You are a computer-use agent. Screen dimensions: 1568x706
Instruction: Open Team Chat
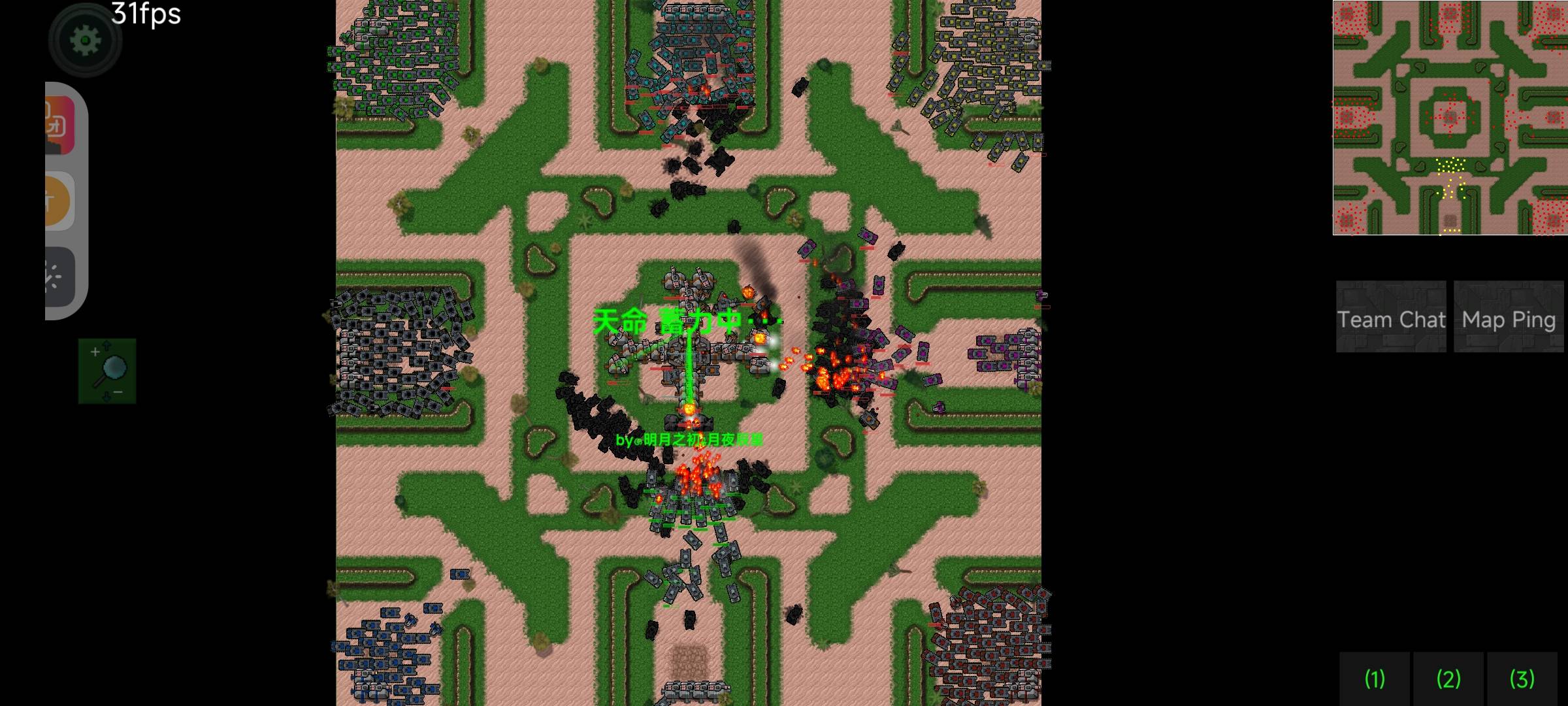(x=1390, y=318)
